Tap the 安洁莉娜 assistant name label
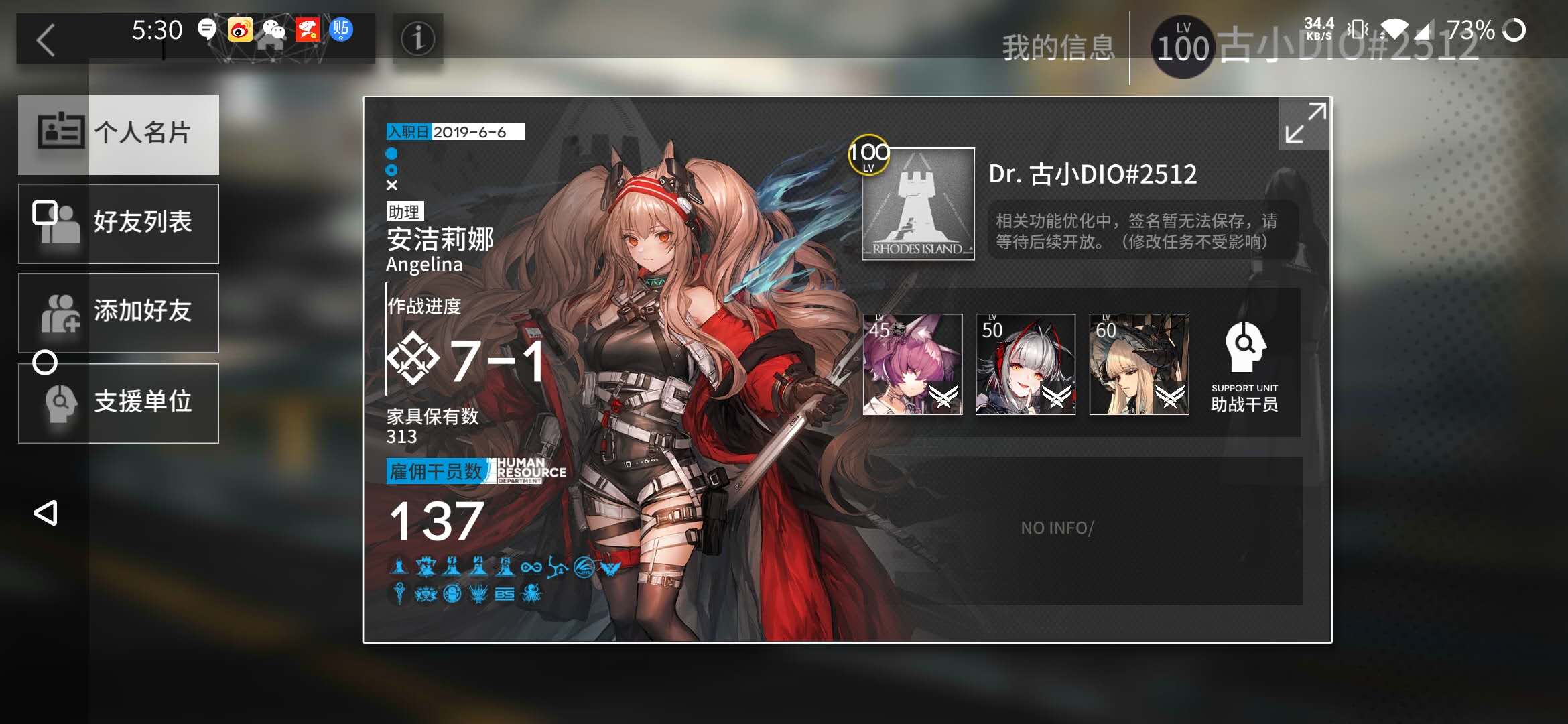 [440, 239]
